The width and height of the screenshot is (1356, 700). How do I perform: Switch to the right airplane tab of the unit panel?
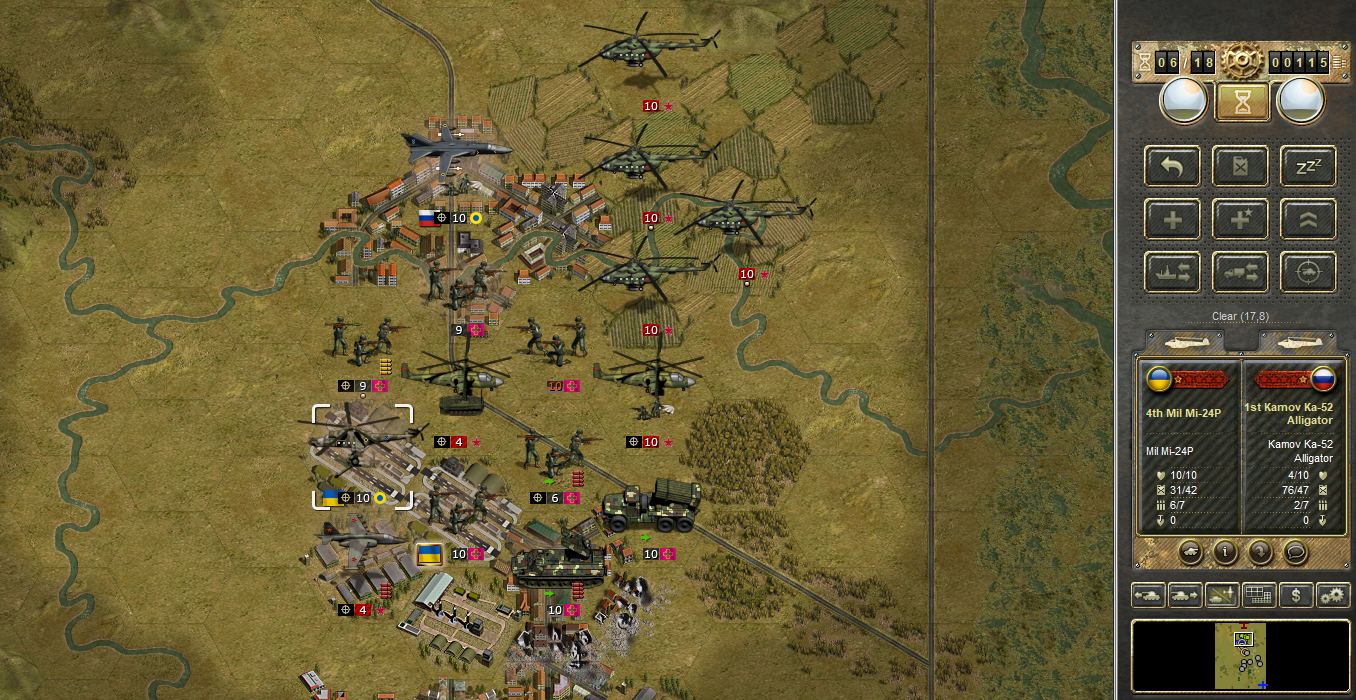pos(1298,341)
